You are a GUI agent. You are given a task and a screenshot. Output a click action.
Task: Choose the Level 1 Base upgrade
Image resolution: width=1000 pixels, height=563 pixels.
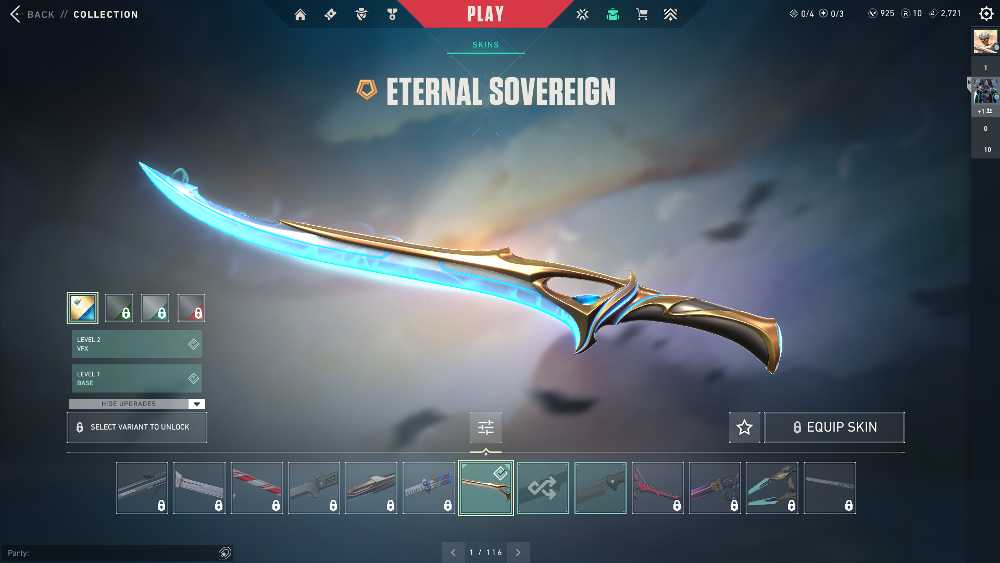[x=136, y=378]
